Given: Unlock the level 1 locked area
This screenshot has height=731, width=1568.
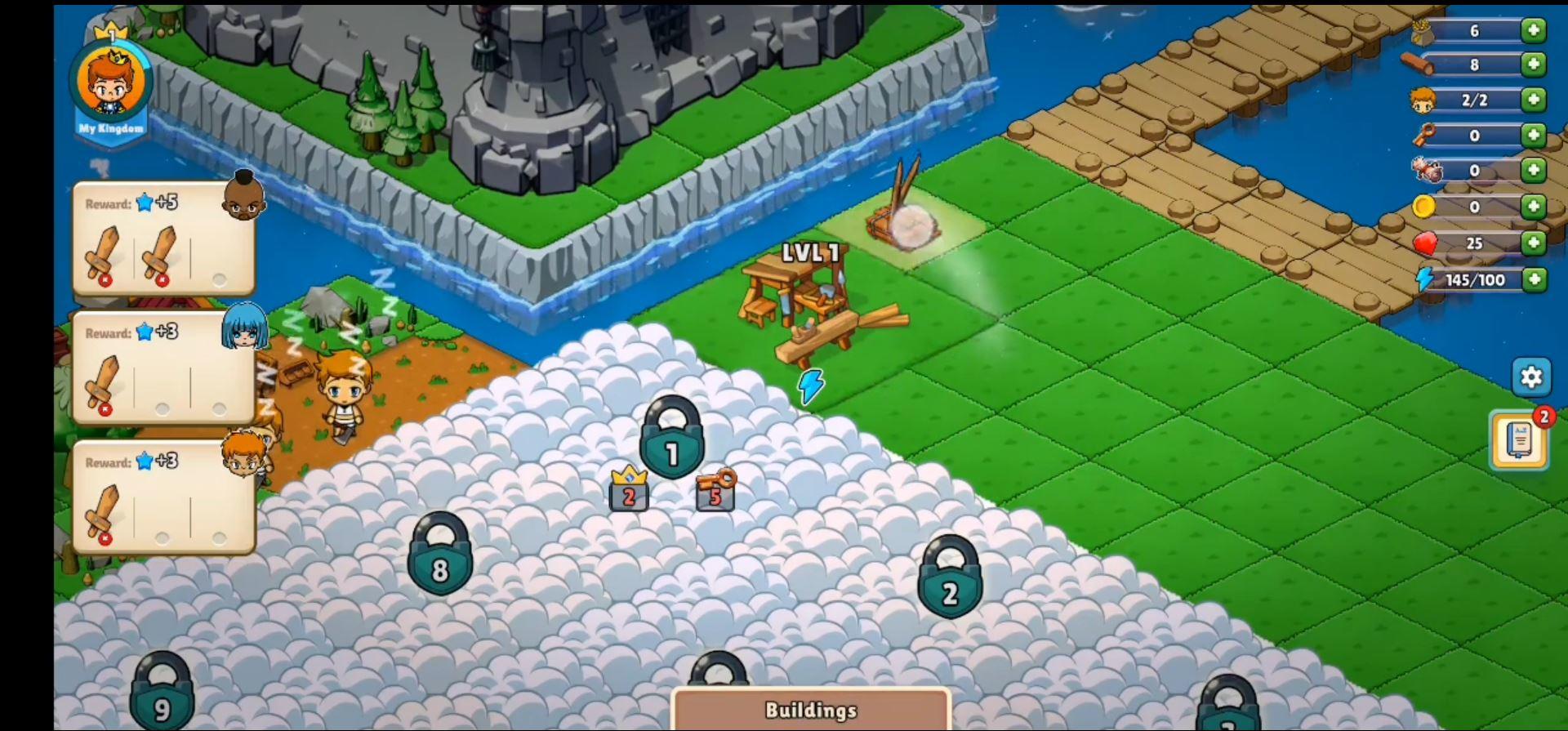Looking at the screenshot, I should (x=672, y=445).
